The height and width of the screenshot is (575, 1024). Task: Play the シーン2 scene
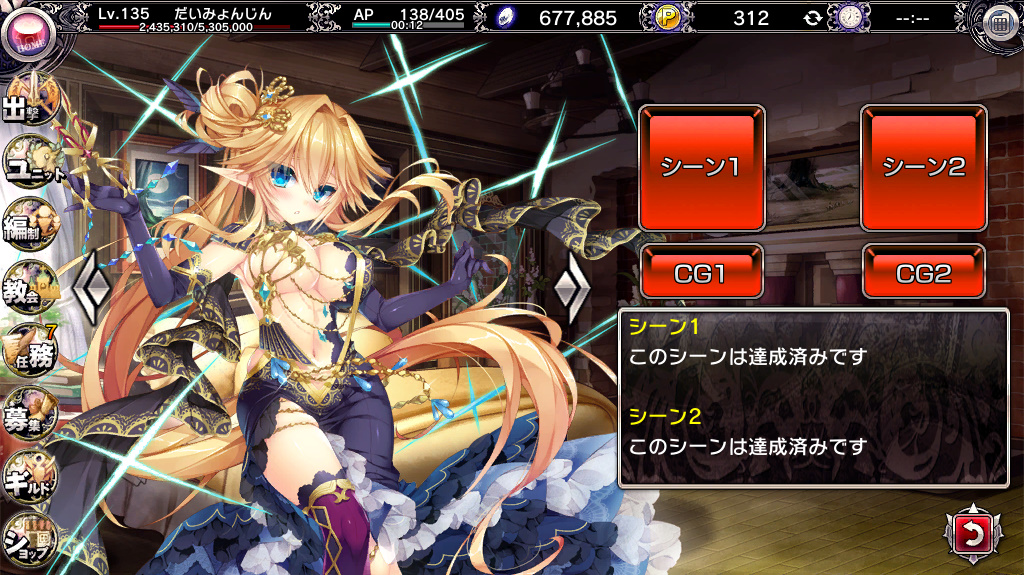923,167
